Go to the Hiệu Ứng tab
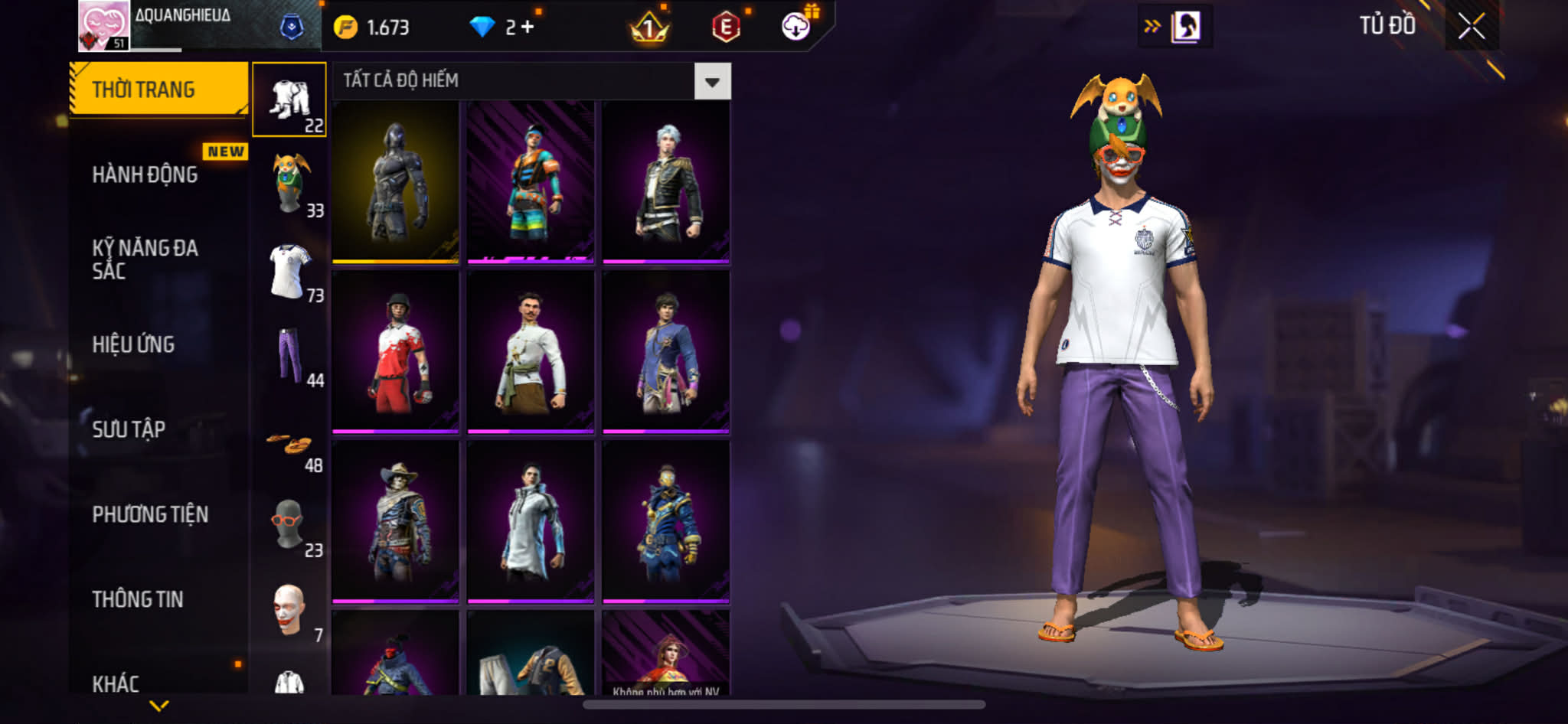1568x724 pixels. pos(134,345)
